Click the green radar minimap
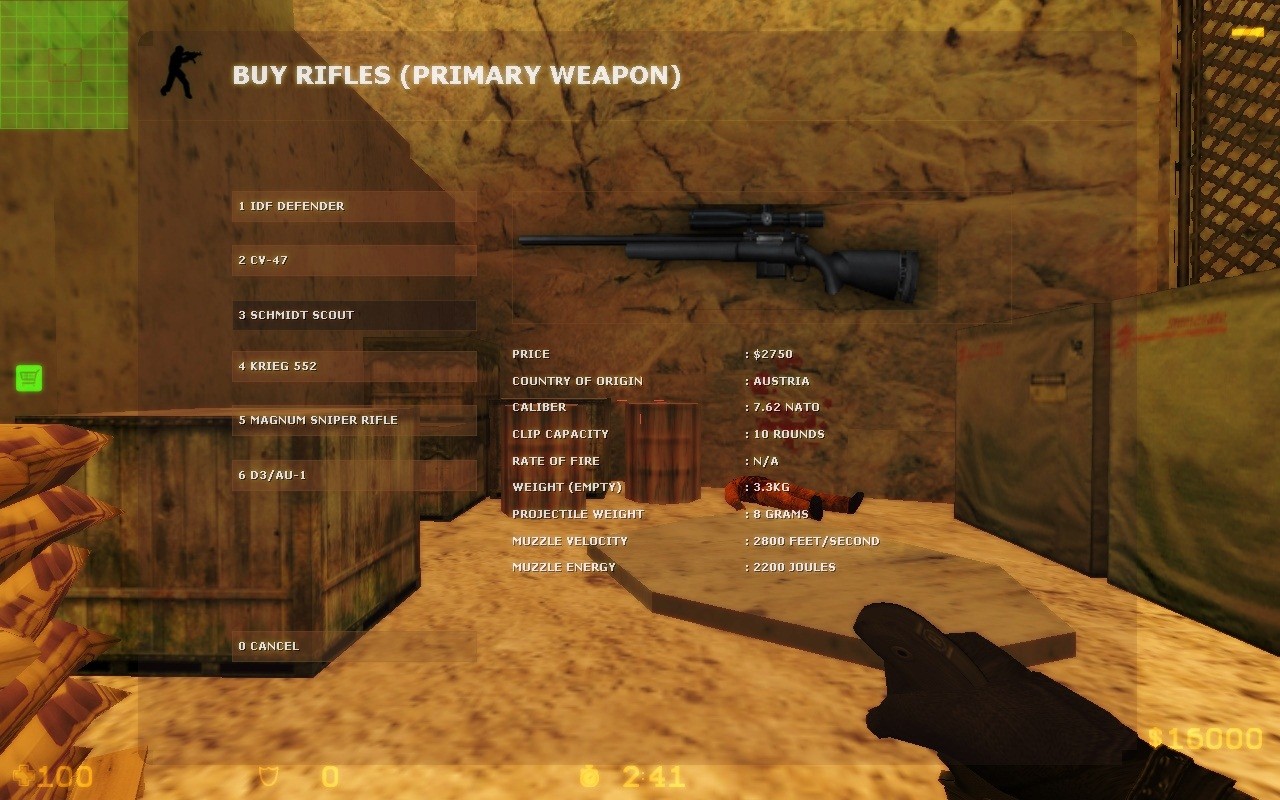The image size is (1280, 800). coord(64,64)
